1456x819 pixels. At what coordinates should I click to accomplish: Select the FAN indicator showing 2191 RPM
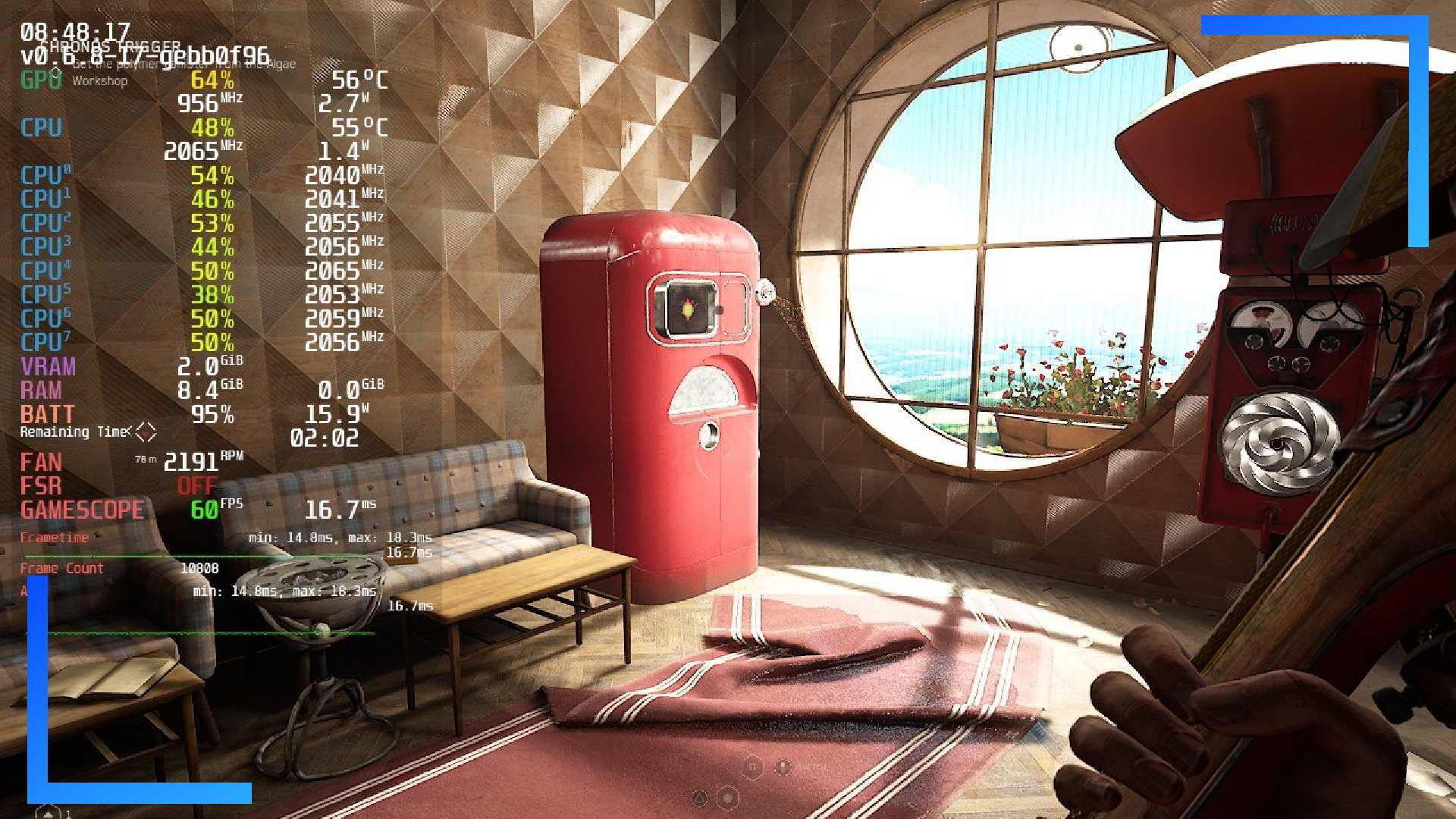click(41, 463)
